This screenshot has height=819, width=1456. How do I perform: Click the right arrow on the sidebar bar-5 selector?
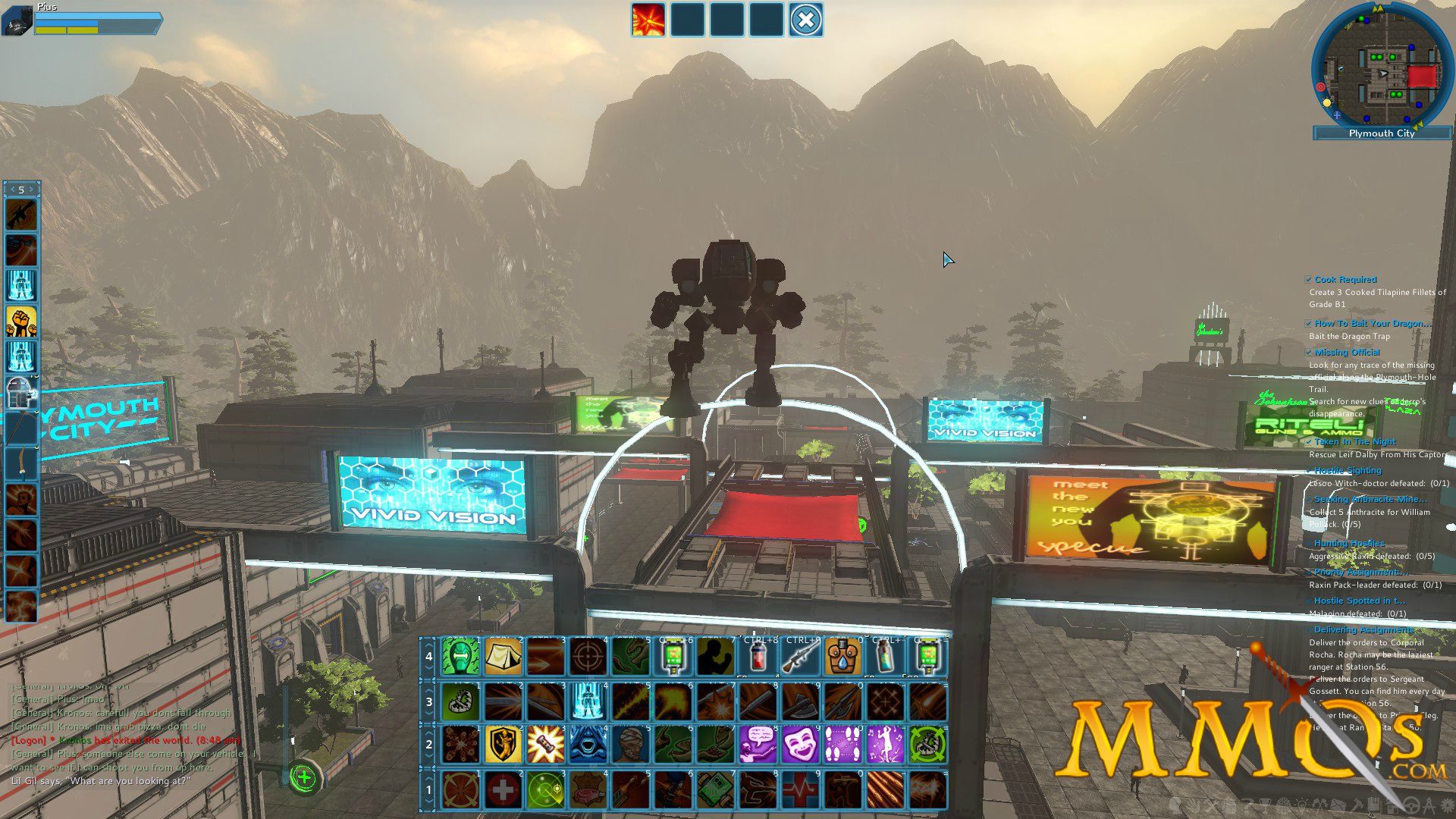(31, 190)
